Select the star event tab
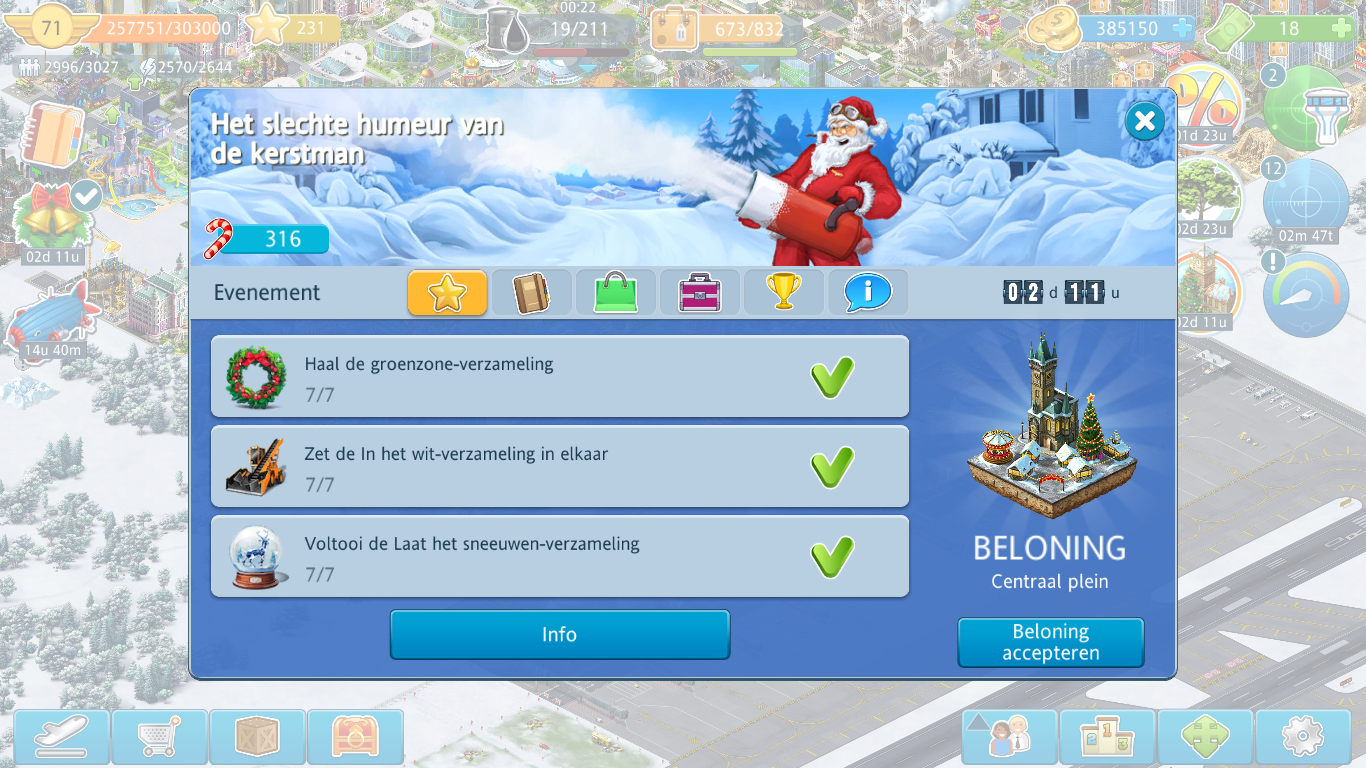The width and height of the screenshot is (1366, 768). 447,293
